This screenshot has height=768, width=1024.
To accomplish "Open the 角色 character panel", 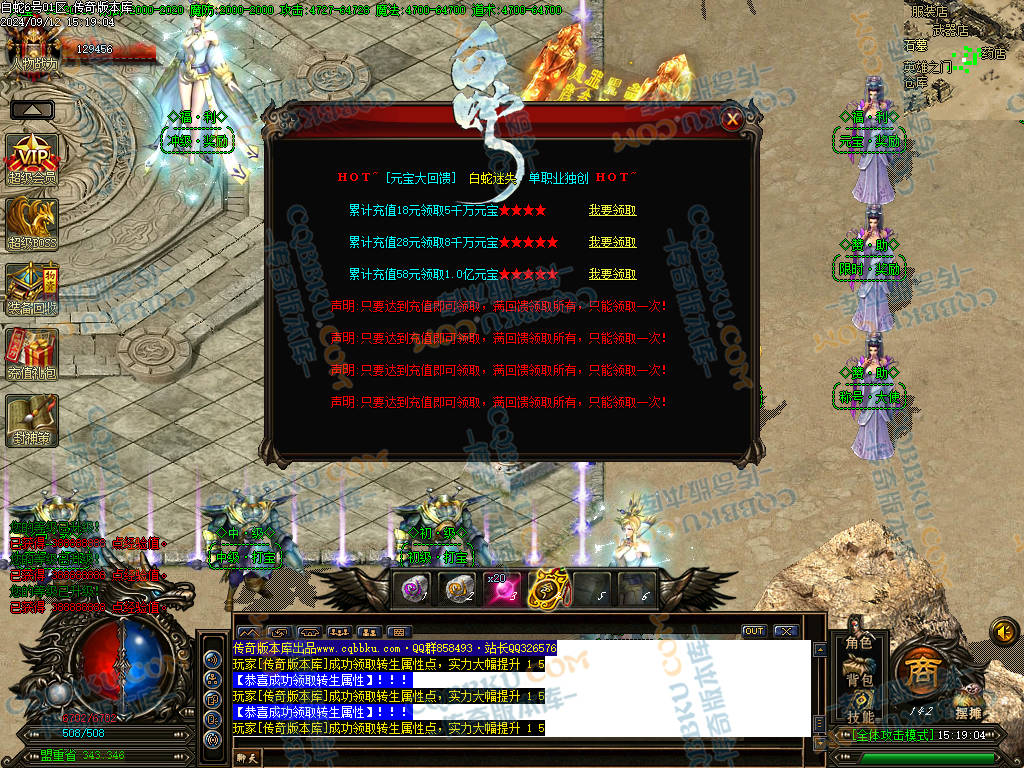I will click(859, 643).
